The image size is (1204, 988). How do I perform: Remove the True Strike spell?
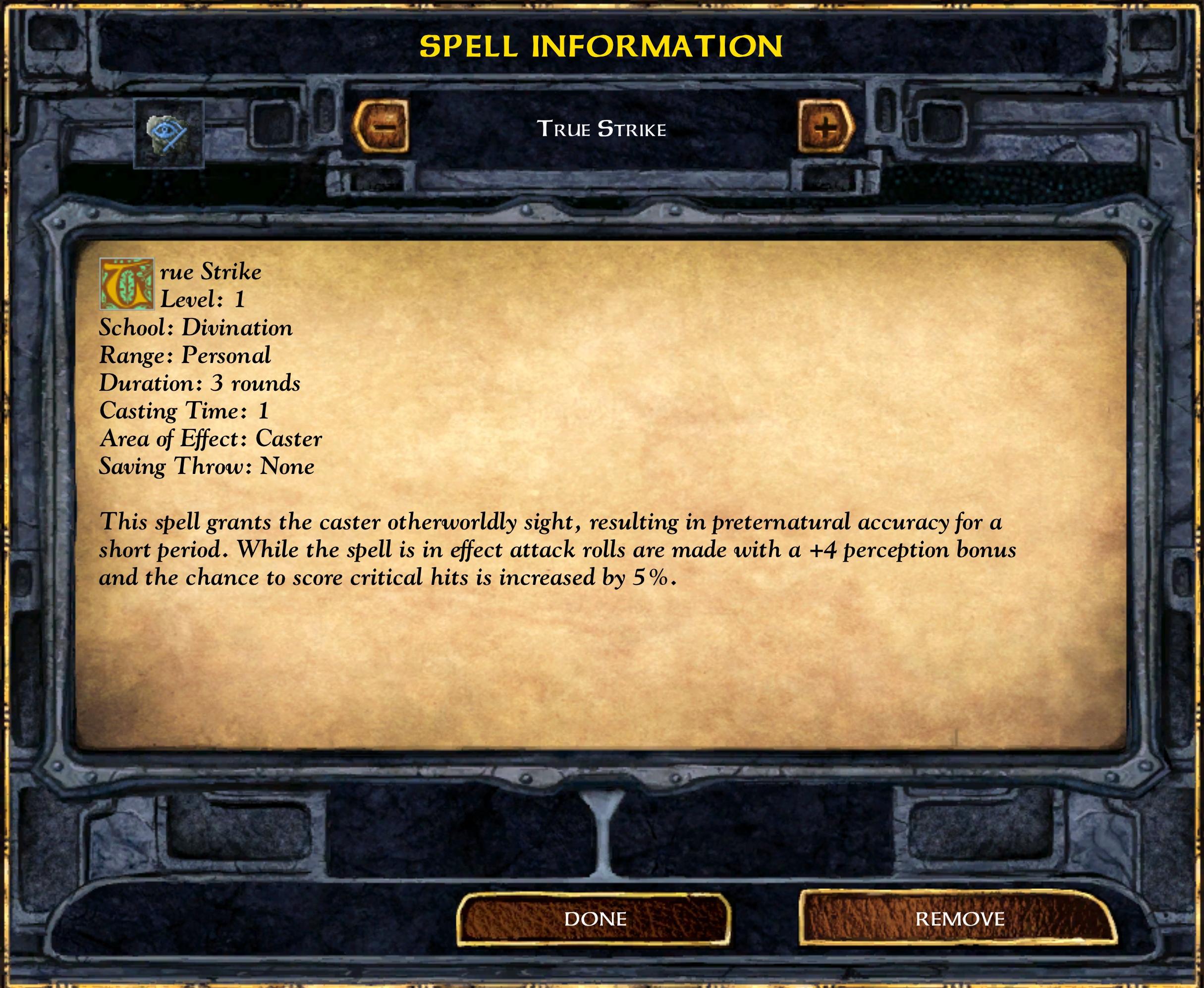(959, 919)
